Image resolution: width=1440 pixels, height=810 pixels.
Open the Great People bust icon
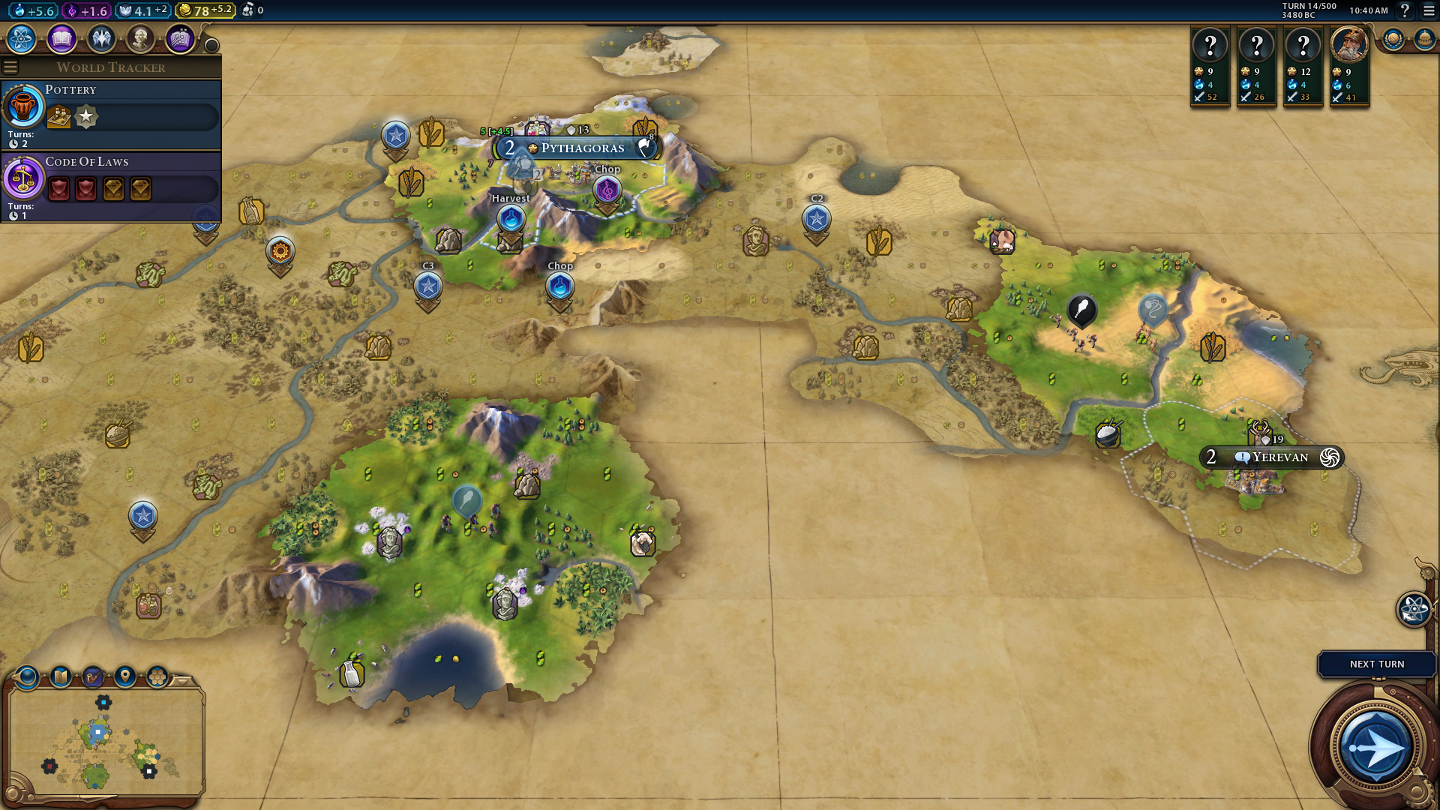tap(140, 39)
